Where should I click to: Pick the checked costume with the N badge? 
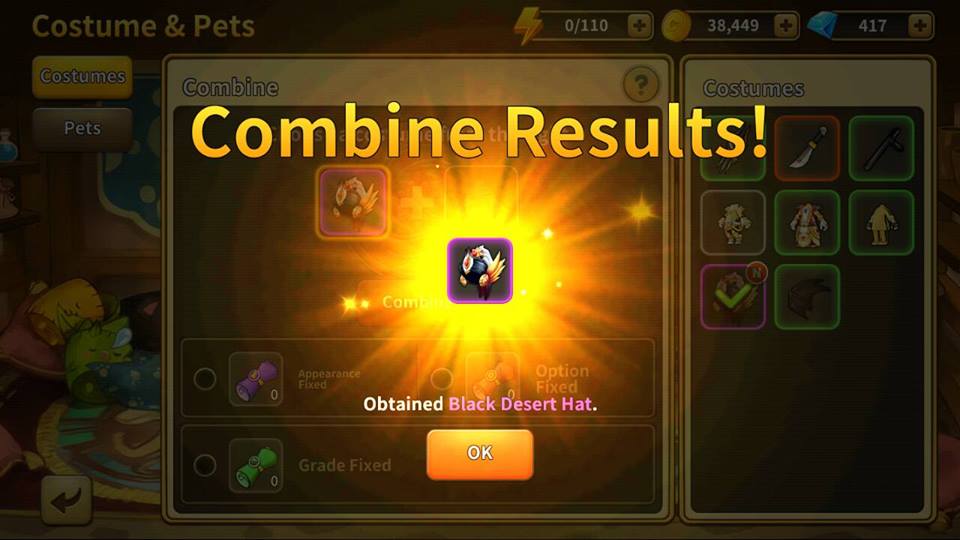(x=733, y=297)
